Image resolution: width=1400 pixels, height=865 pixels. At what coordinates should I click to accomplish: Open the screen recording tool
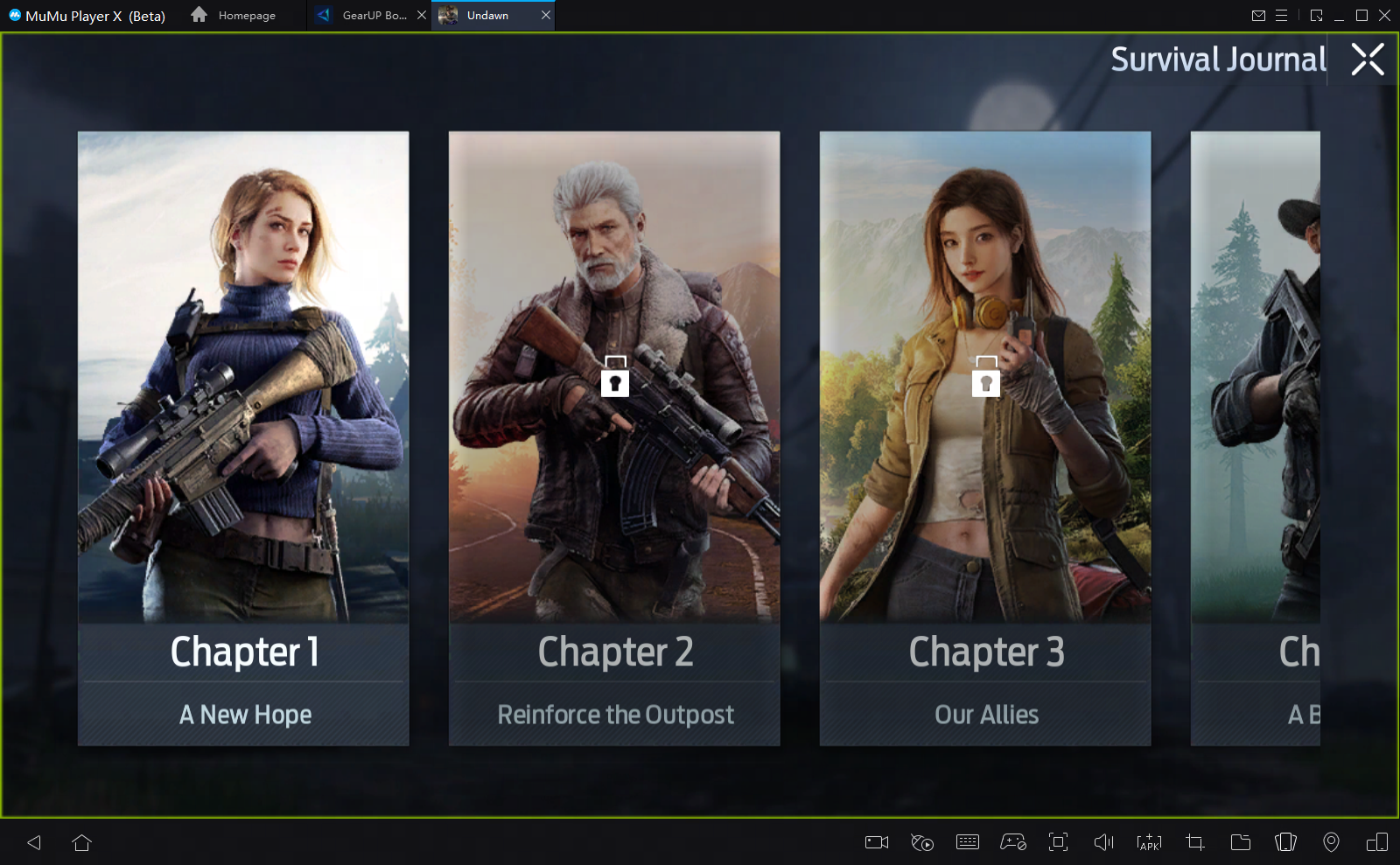tap(877, 842)
